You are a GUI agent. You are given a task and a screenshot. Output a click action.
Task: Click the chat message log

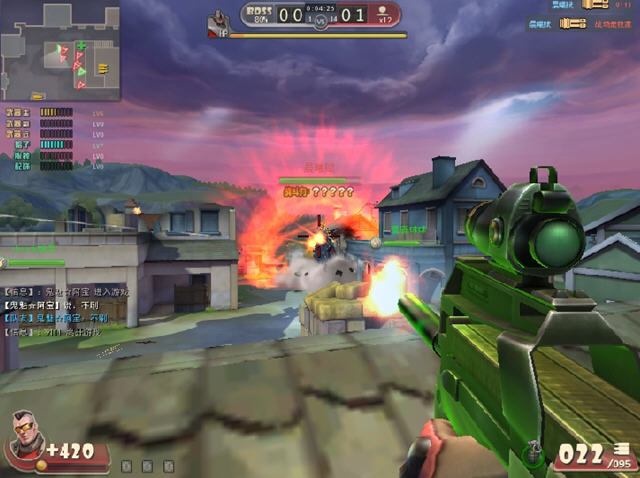click(x=62, y=310)
